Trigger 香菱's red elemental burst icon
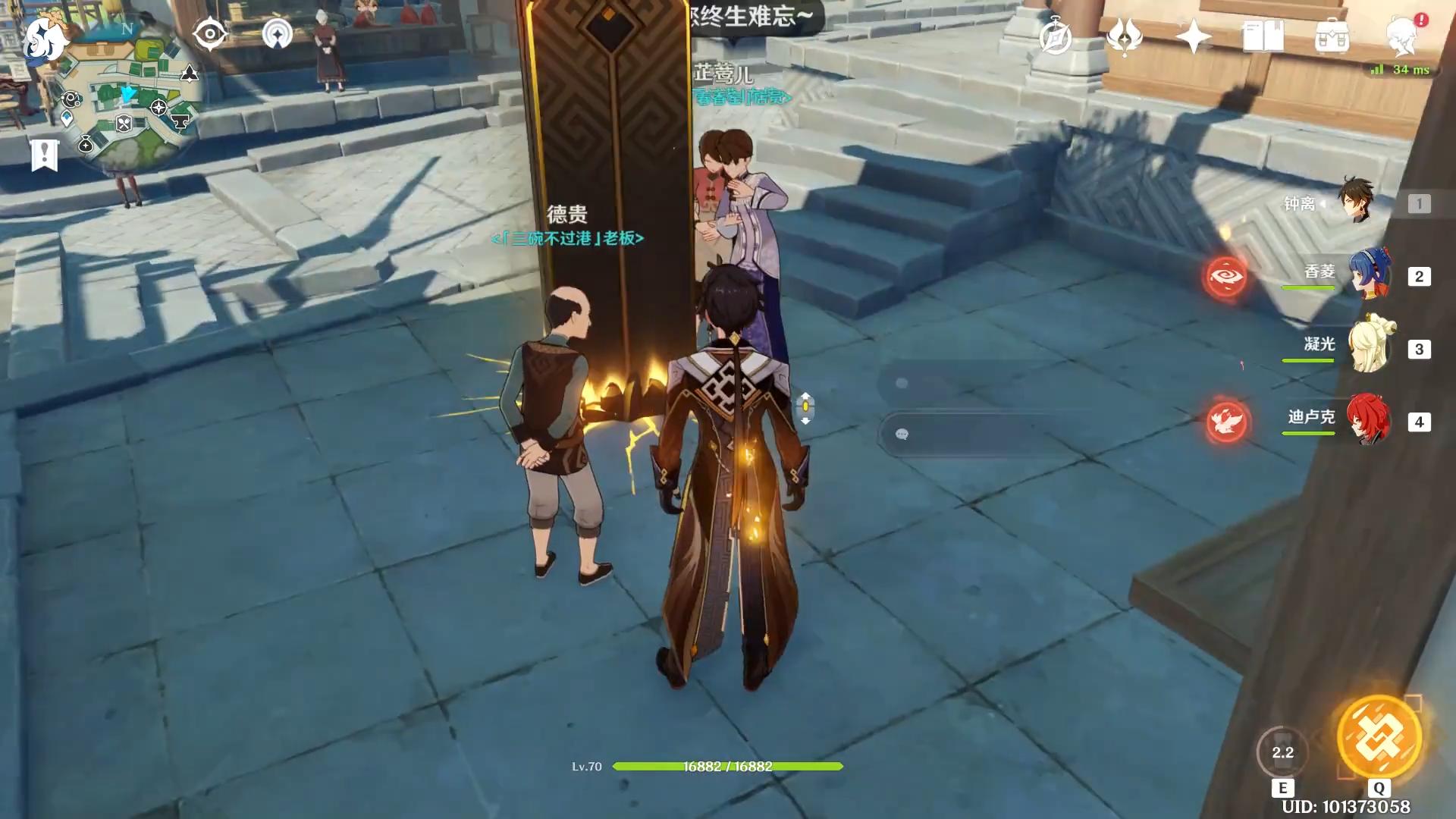This screenshot has height=819, width=1456. (x=1226, y=276)
